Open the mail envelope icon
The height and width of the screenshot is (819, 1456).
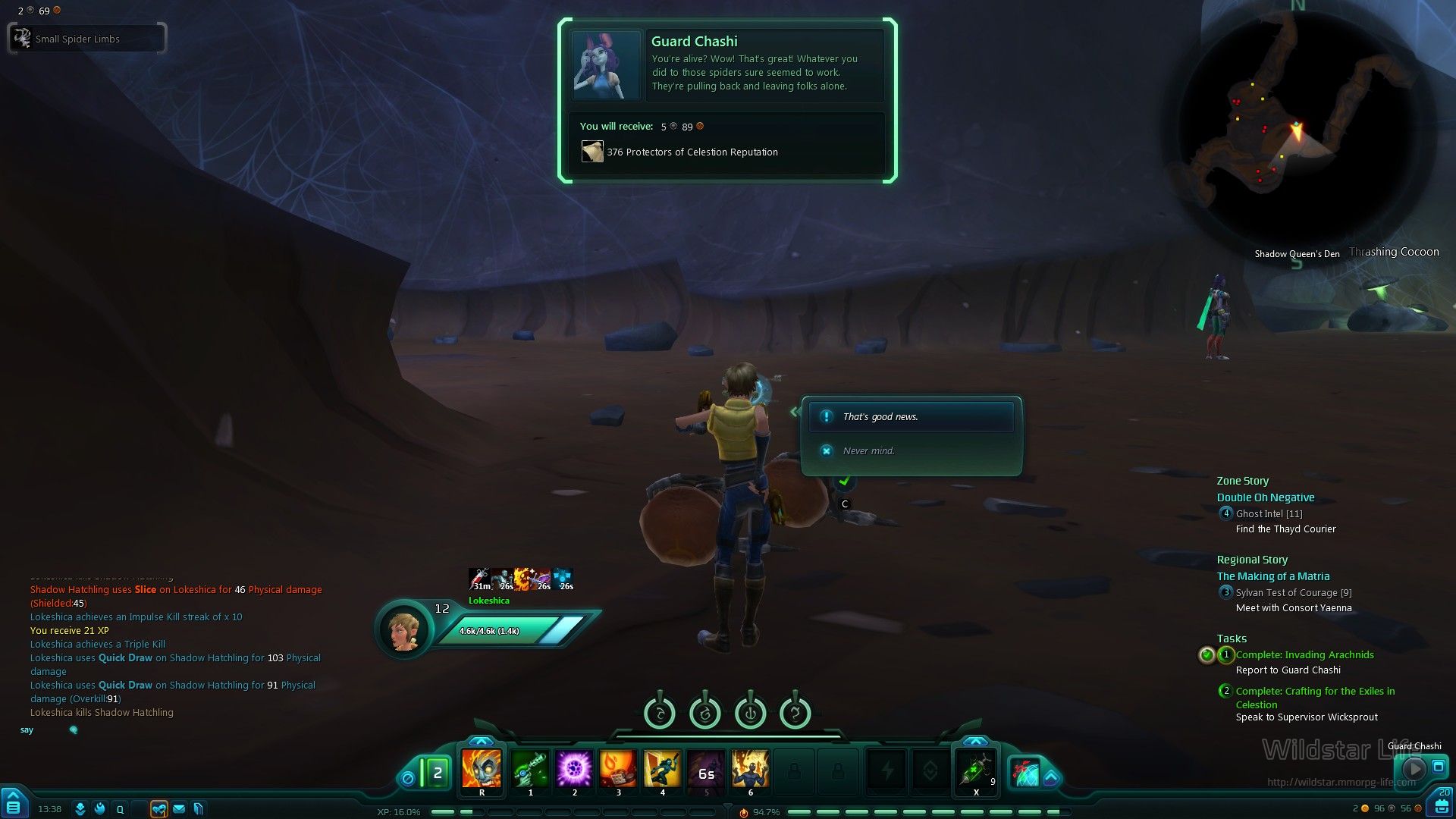point(179,809)
